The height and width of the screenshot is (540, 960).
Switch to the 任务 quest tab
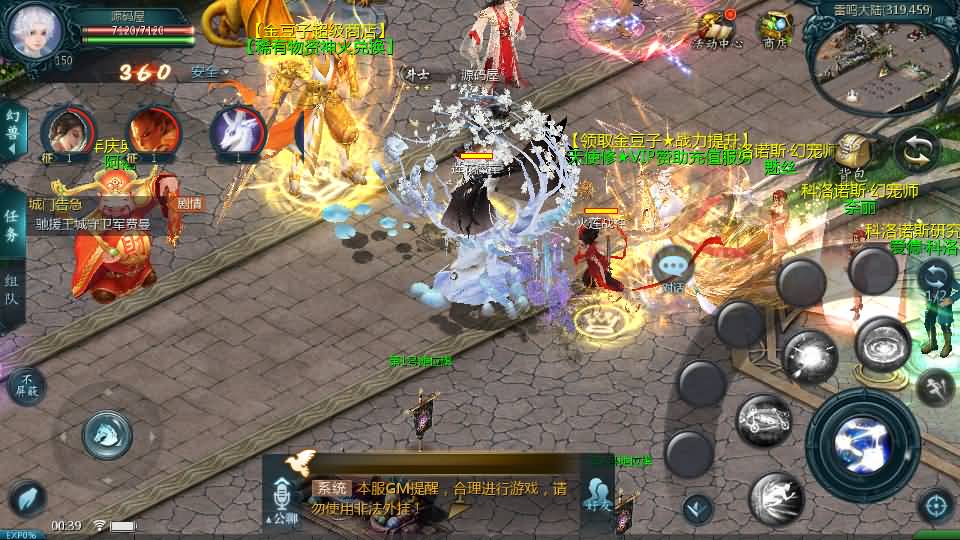pos(12,226)
